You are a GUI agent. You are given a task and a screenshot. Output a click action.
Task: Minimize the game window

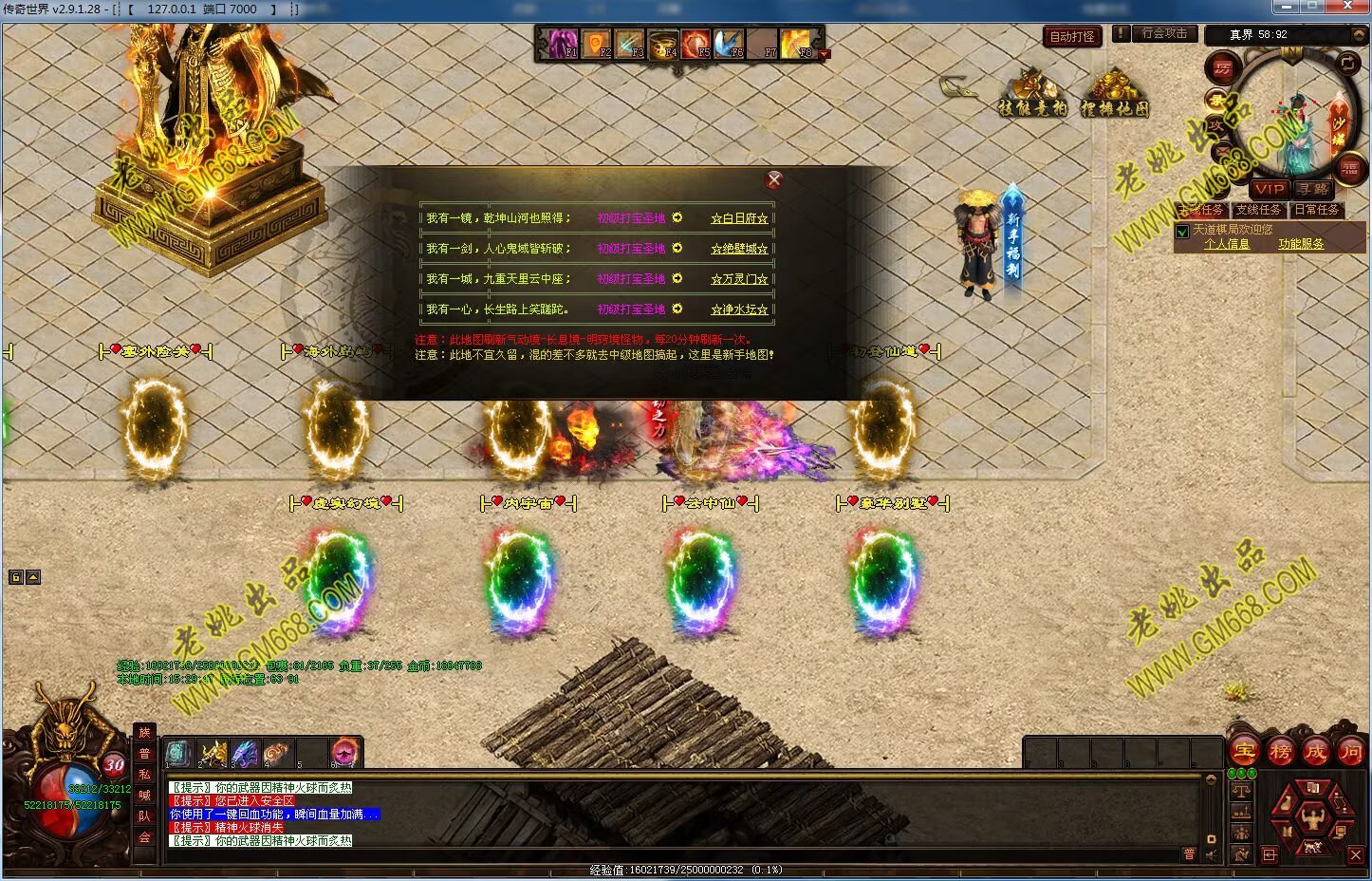[x=1287, y=8]
